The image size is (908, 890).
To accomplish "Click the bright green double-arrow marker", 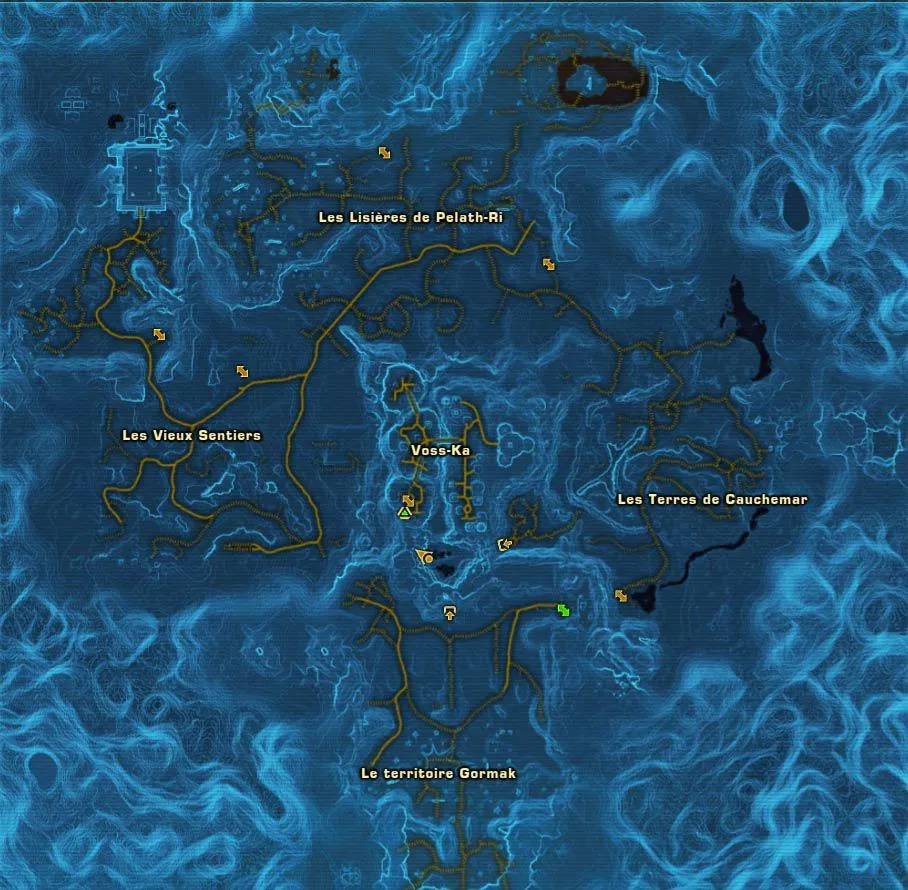I will click(564, 610).
